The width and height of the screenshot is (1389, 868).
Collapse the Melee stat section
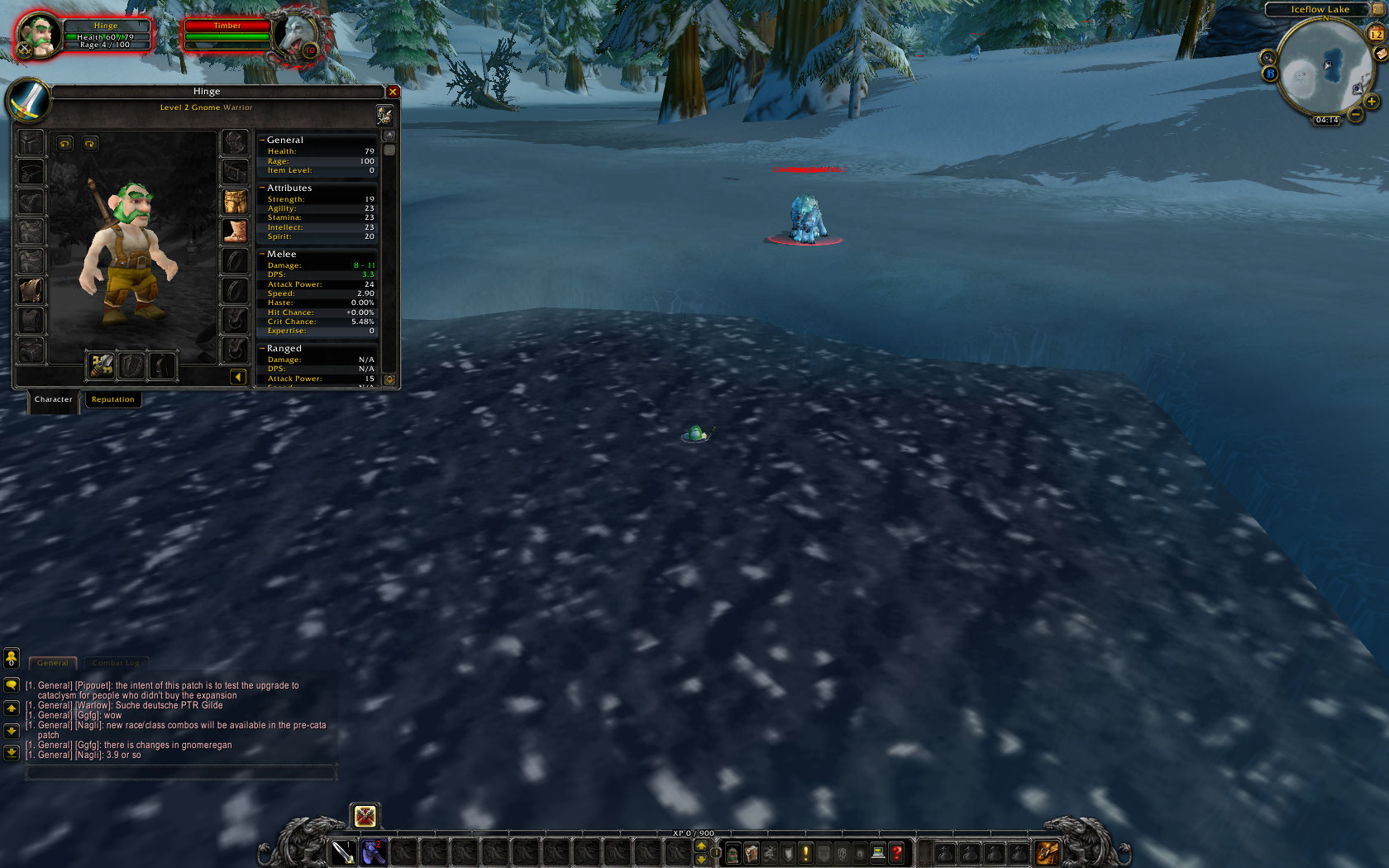(262, 255)
